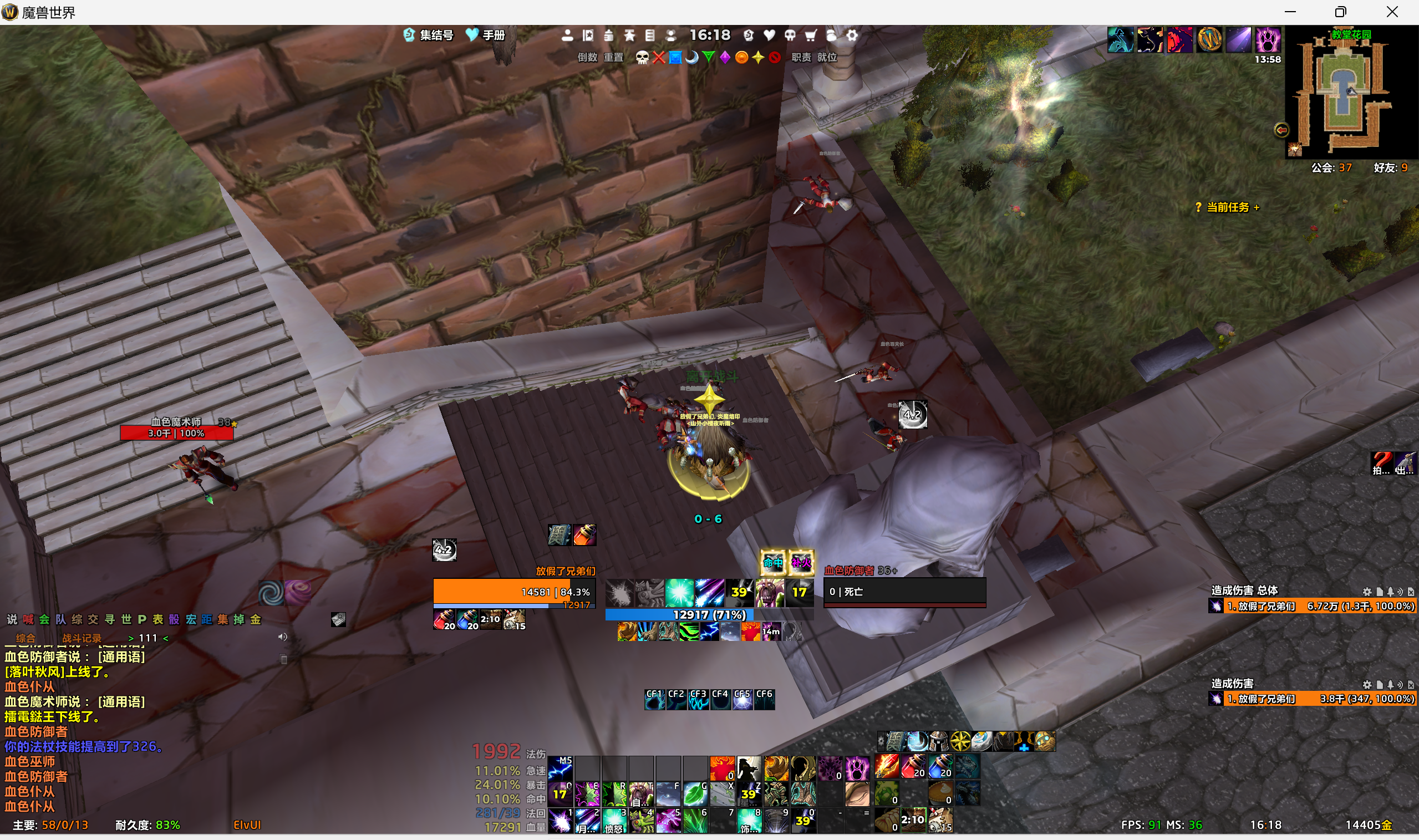Start the 倒数 countdown
Image resolution: width=1419 pixels, height=840 pixels.
(x=587, y=57)
